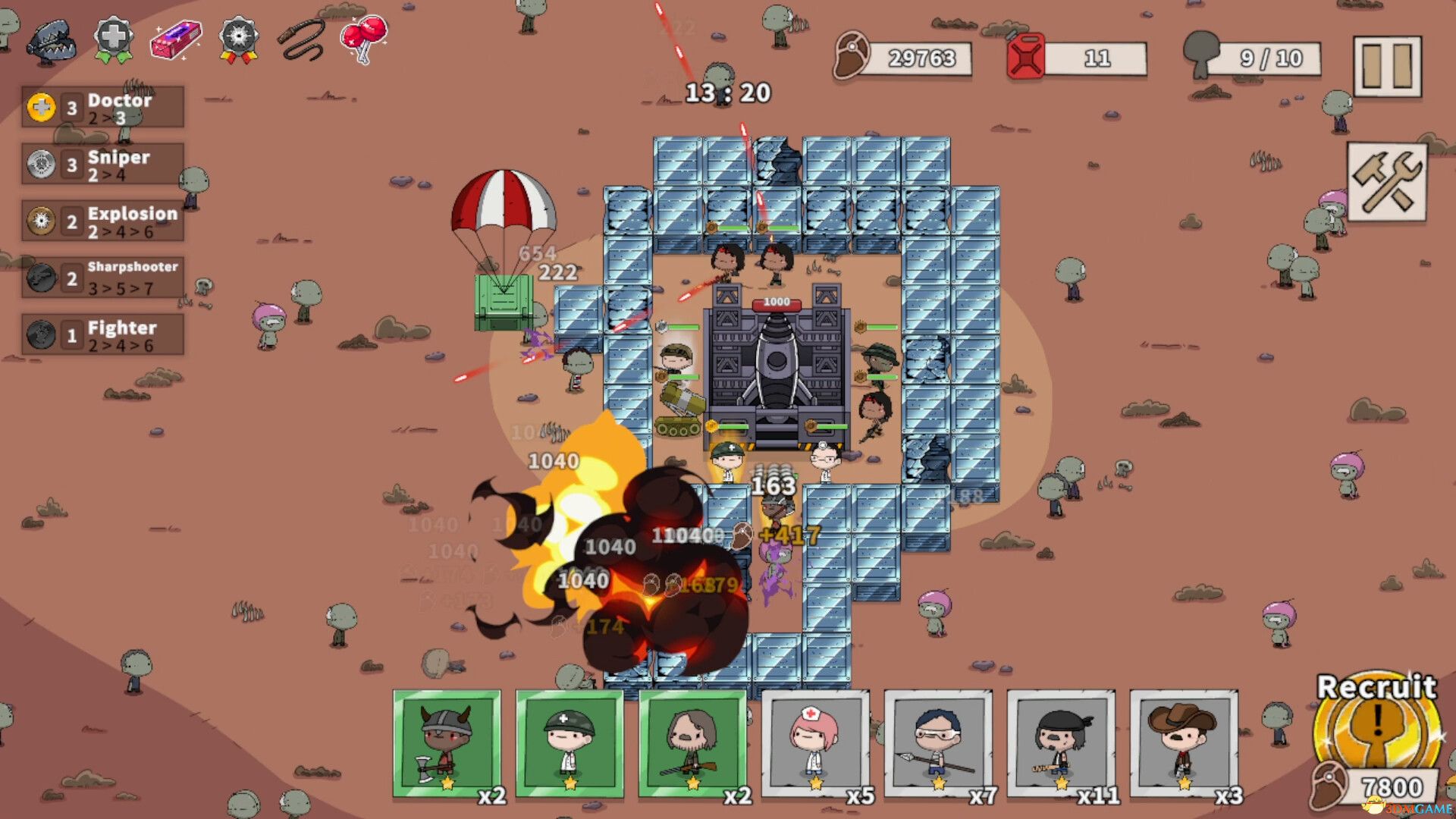Screen dimensions: 1456x819
Task: Select the Sniper upgrade entry
Action: pos(102,165)
